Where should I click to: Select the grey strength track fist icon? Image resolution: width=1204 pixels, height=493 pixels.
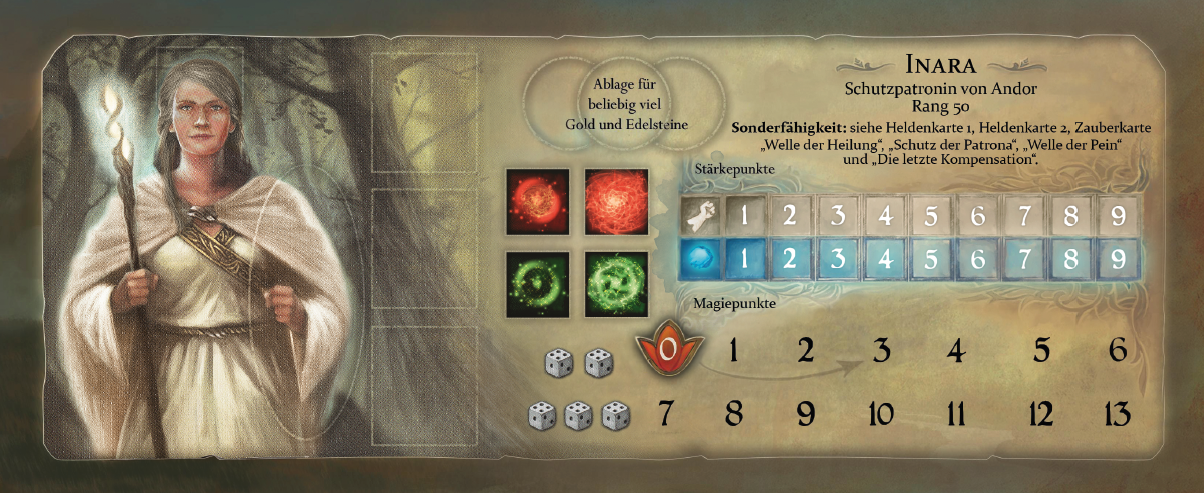click(698, 214)
